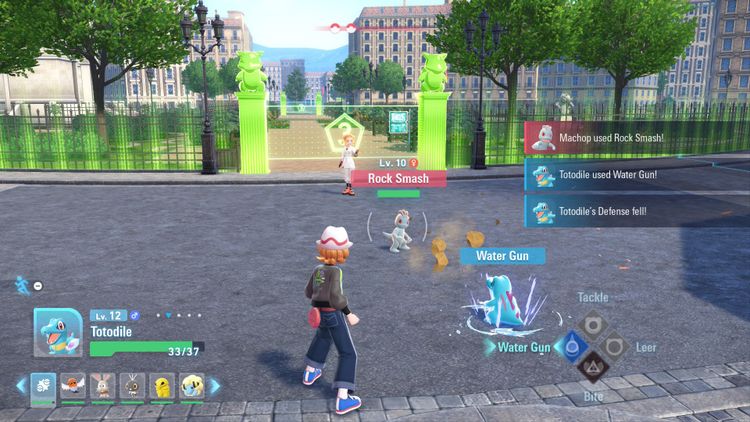750x422 pixels.
Task: Click the party bar's right arrow
Action: pyautogui.click(x=214, y=385)
